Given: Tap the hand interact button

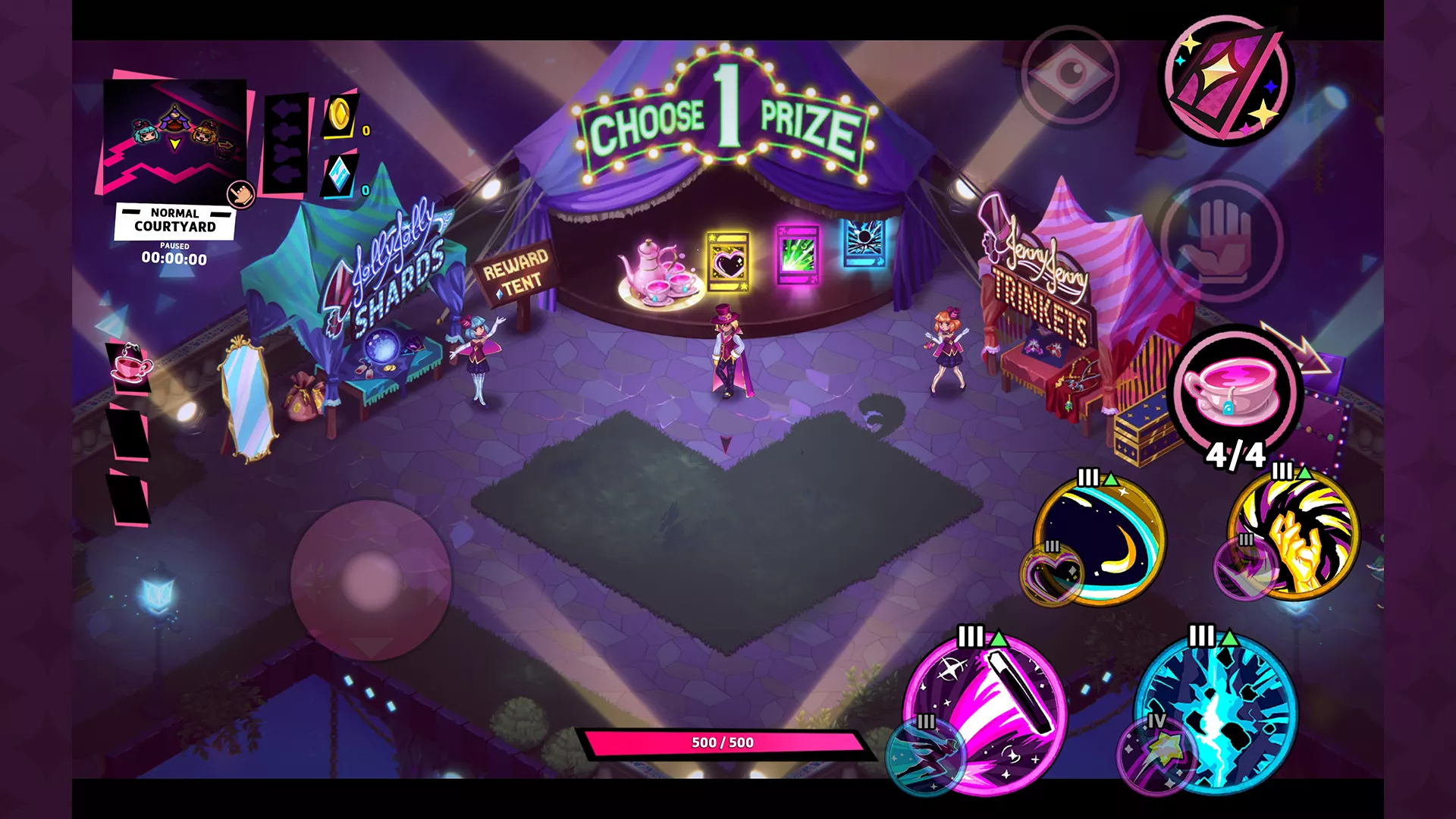Looking at the screenshot, I should [x=1221, y=241].
